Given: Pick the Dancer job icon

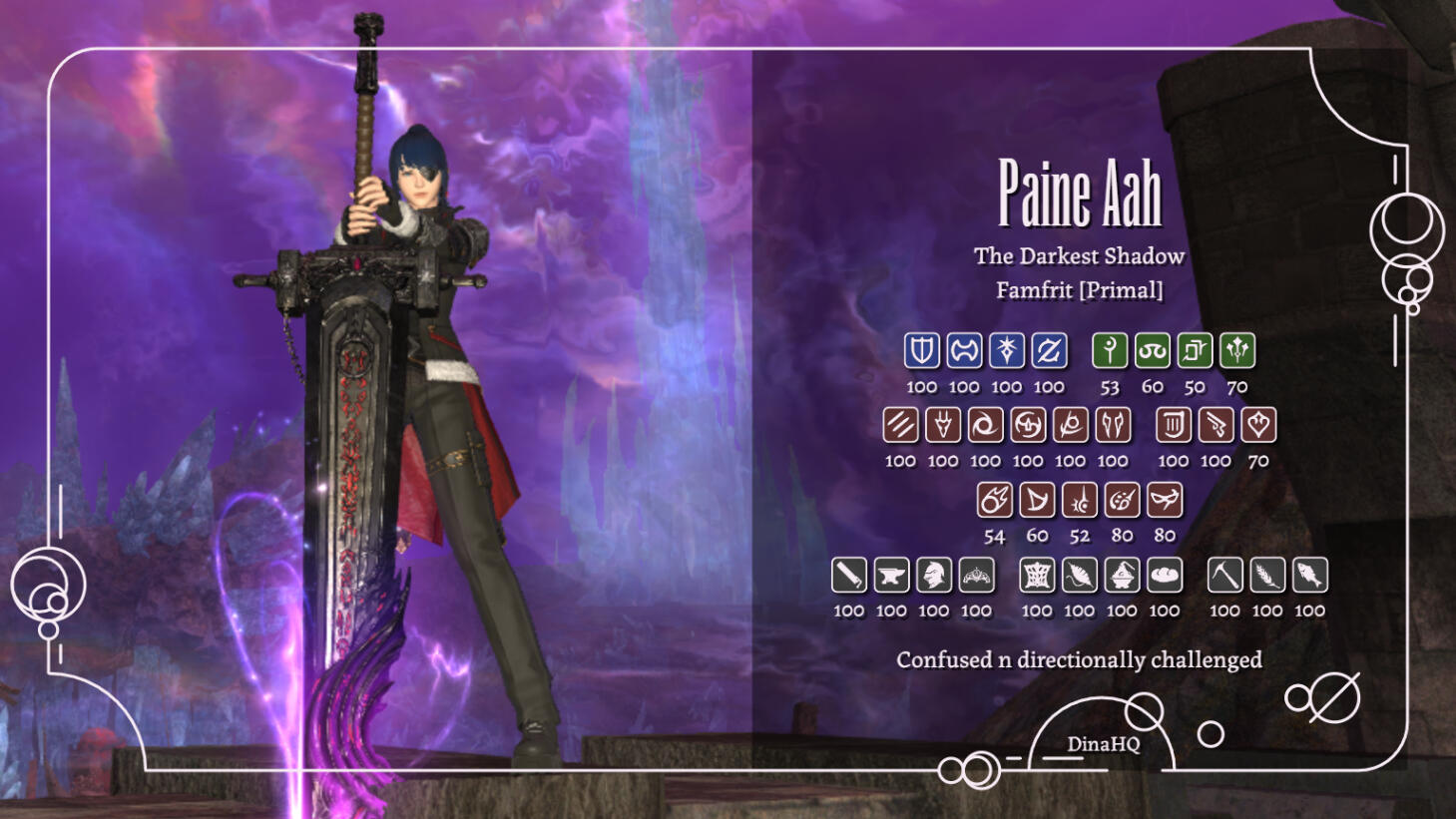Looking at the screenshot, I should coord(1258,425).
